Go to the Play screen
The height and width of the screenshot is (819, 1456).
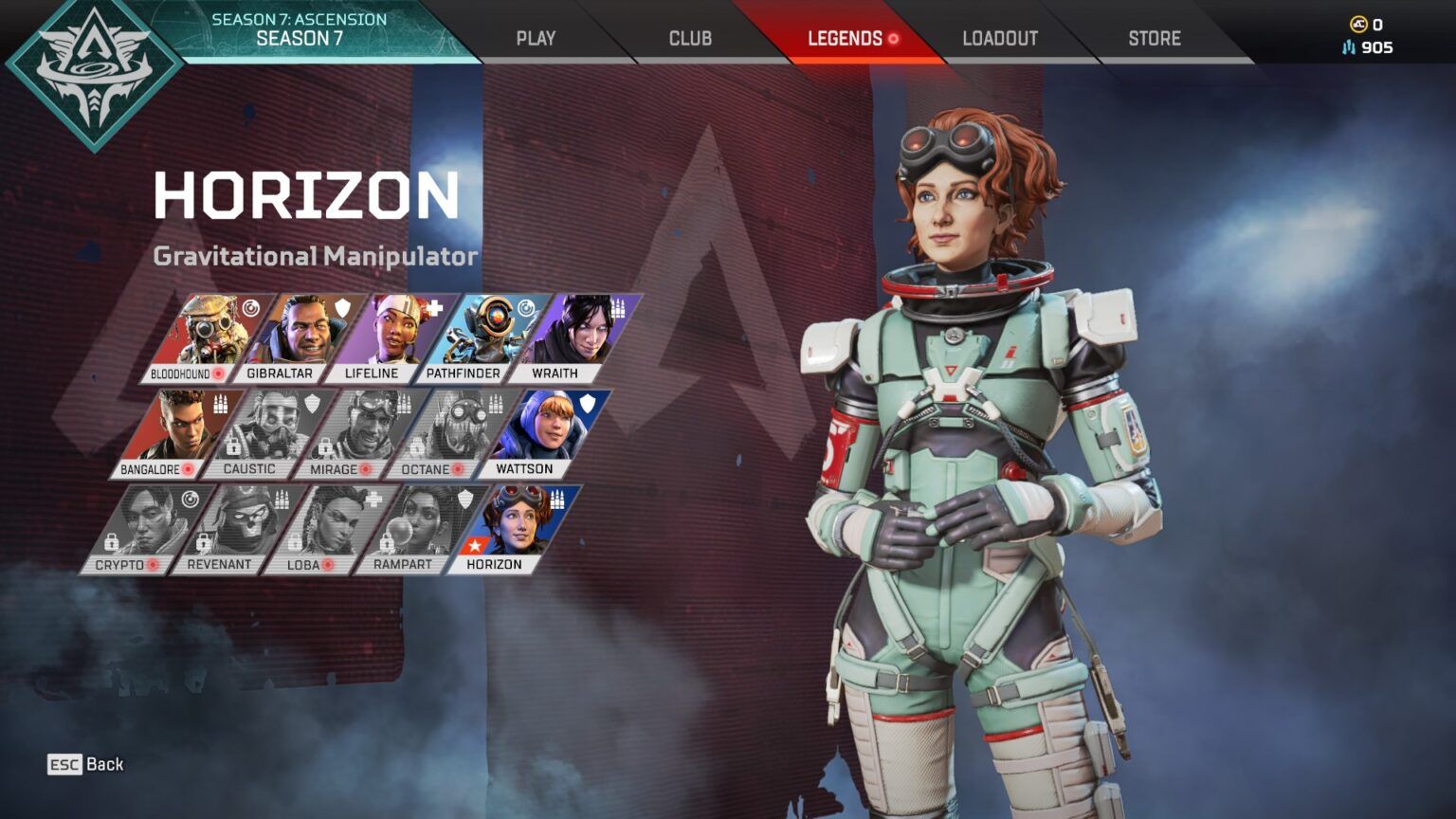pyautogui.click(x=537, y=38)
